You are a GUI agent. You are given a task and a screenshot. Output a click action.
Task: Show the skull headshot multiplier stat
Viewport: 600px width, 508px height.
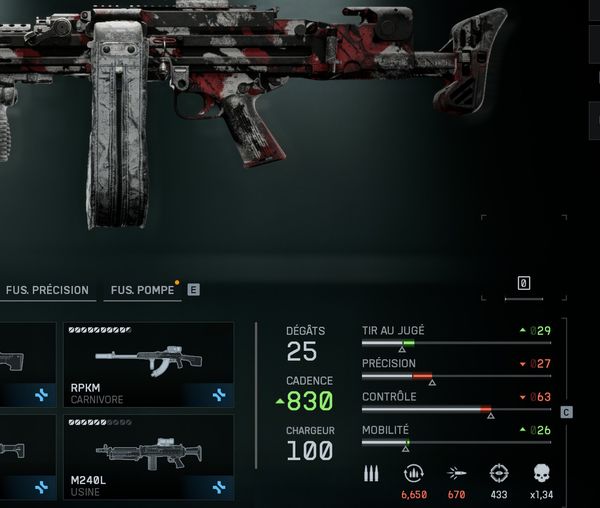[x=543, y=473]
